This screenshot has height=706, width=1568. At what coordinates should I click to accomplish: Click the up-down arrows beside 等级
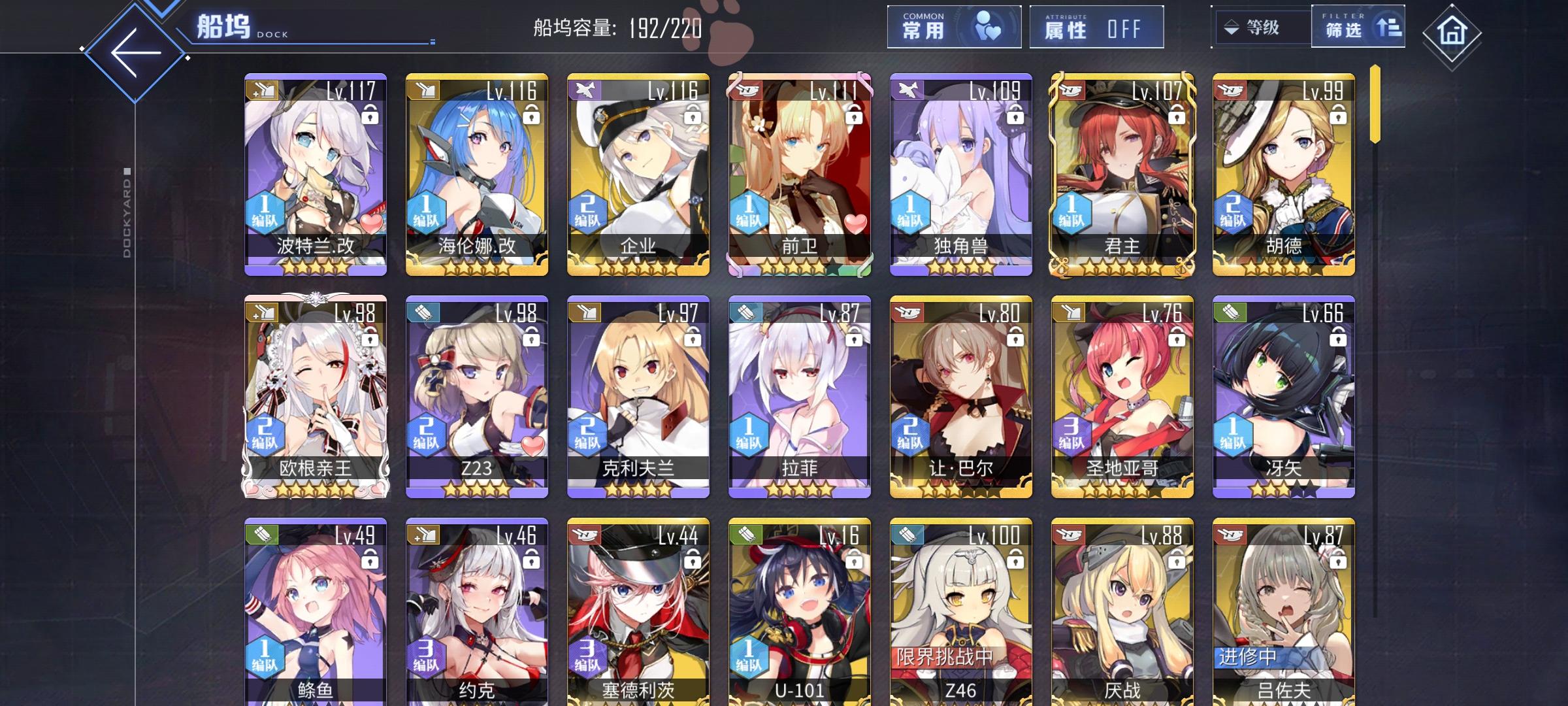(1232, 28)
